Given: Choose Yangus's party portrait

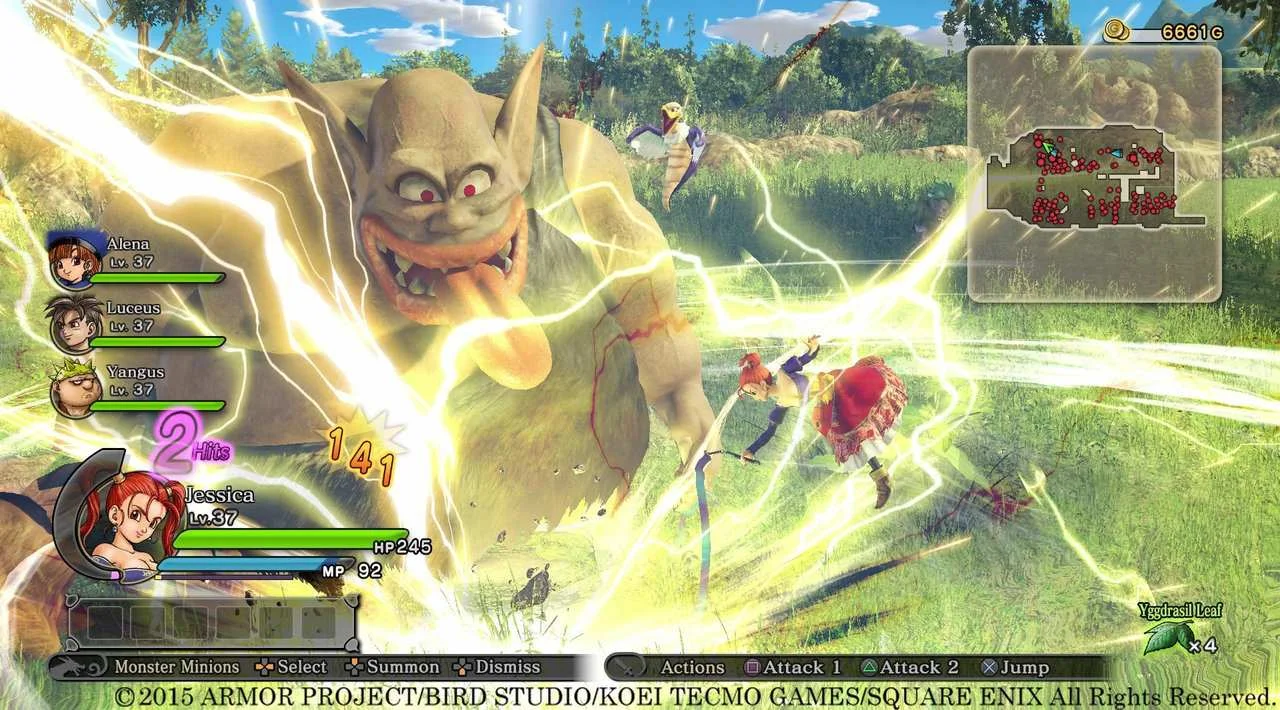Looking at the screenshot, I should pos(74,389).
